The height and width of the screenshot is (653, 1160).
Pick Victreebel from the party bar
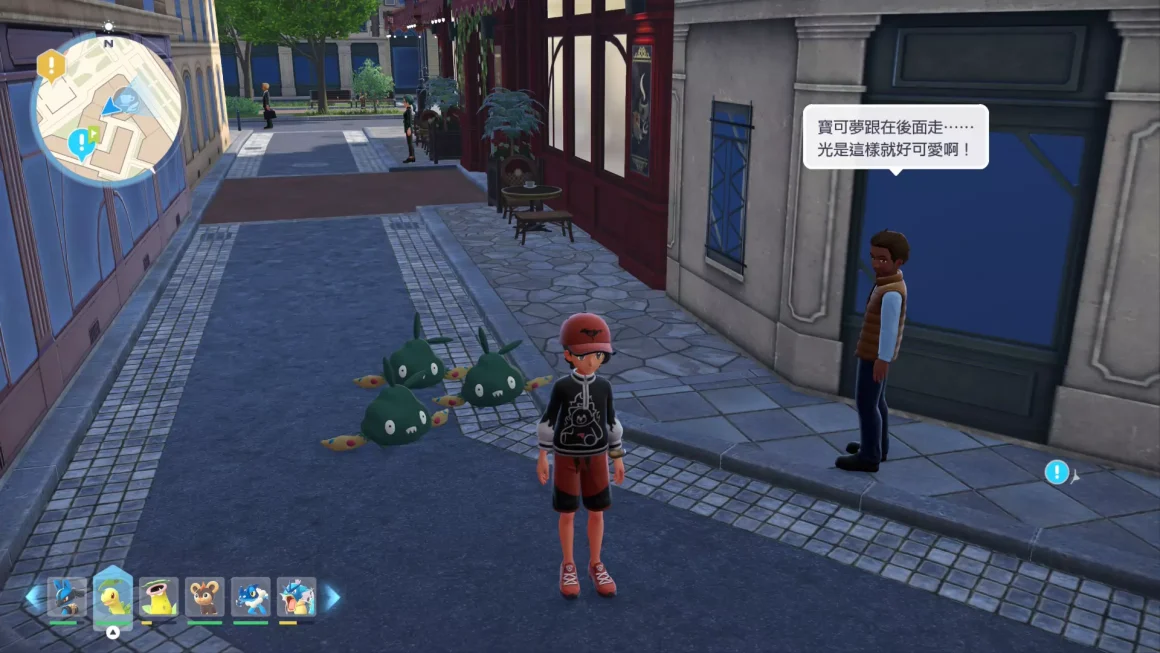click(159, 597)
